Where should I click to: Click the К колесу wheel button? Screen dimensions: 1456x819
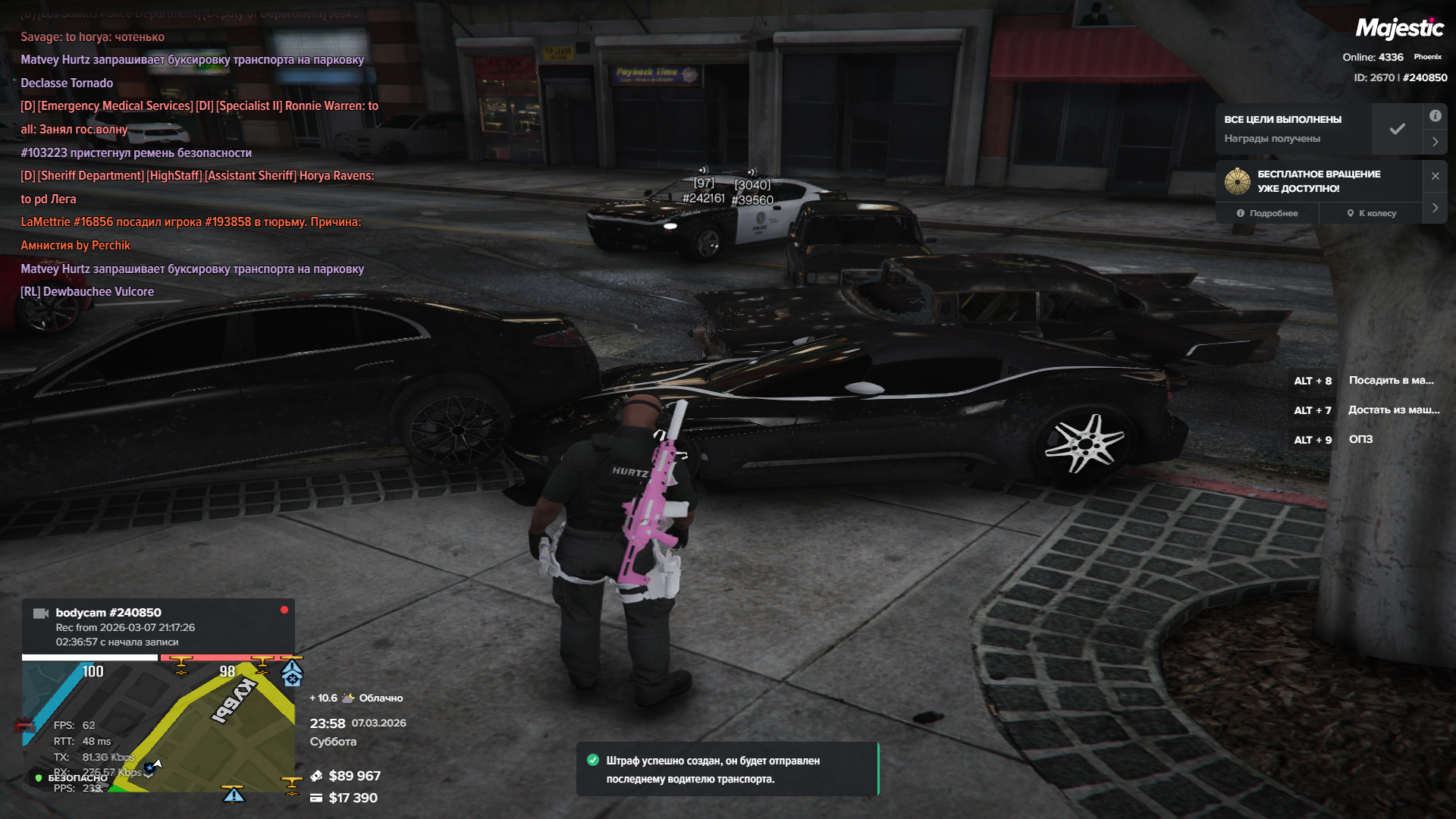point(1372,213)
